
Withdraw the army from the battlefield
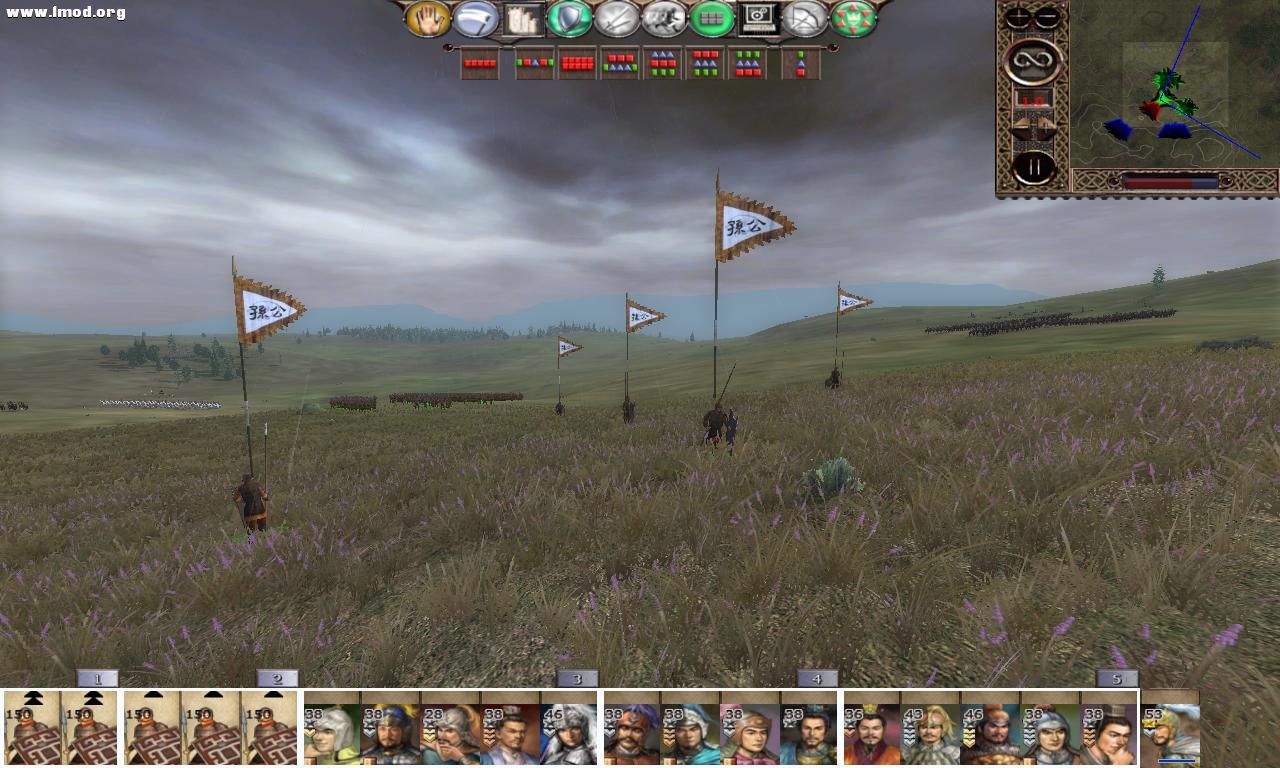tap(805, 19)
